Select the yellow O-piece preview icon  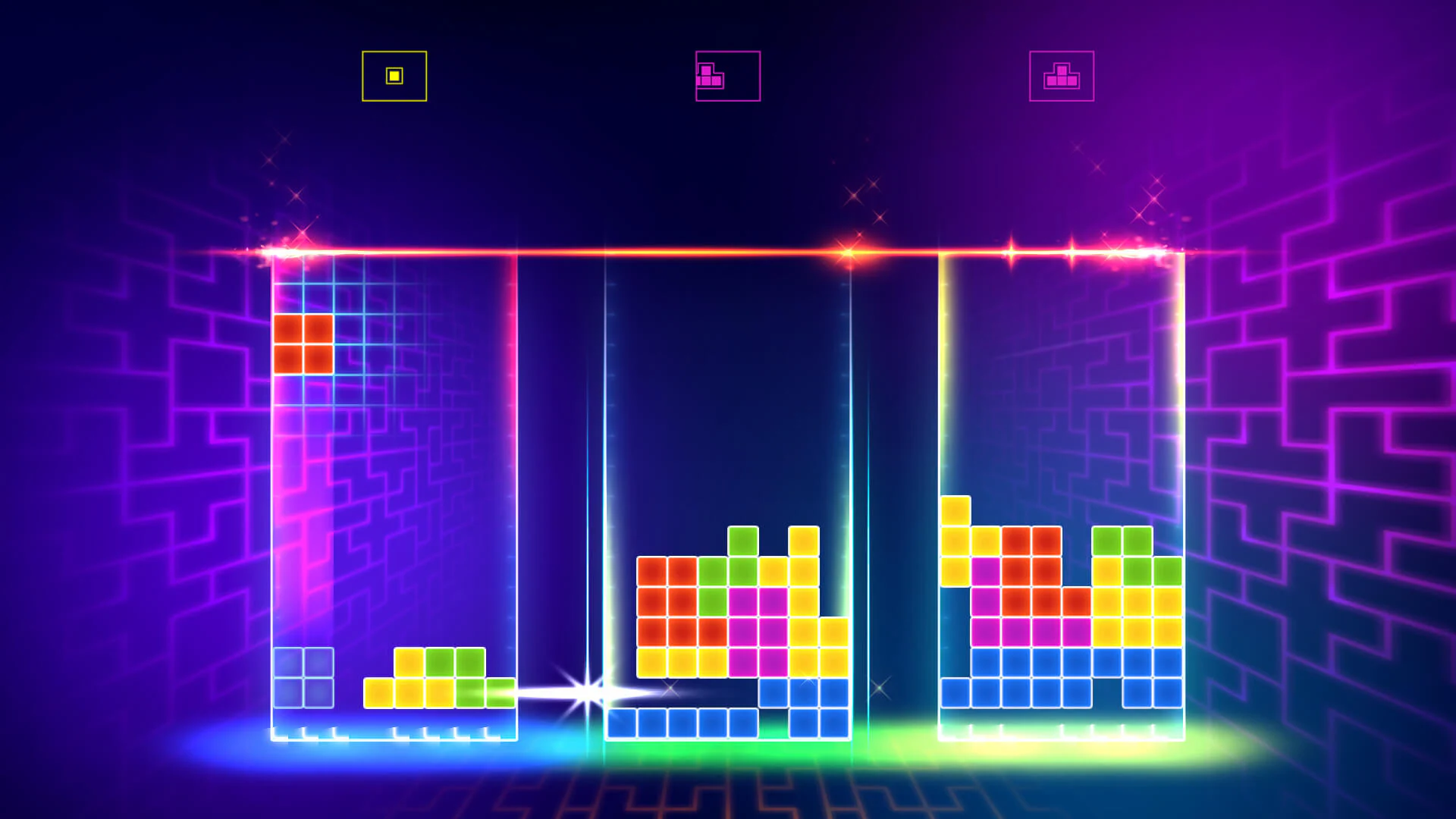click(394, 75)
